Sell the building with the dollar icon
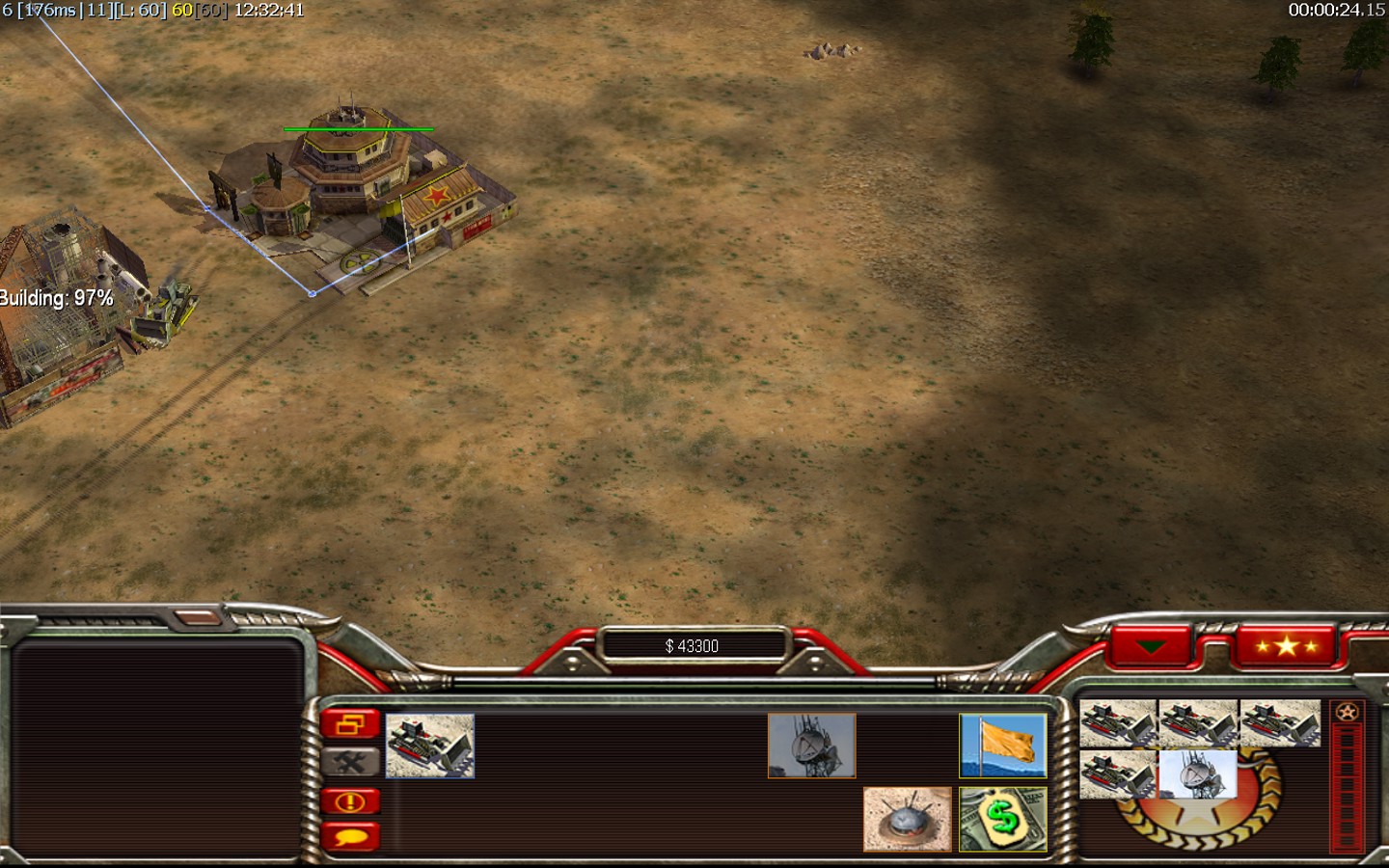1389x868 pixels. 1002,819
